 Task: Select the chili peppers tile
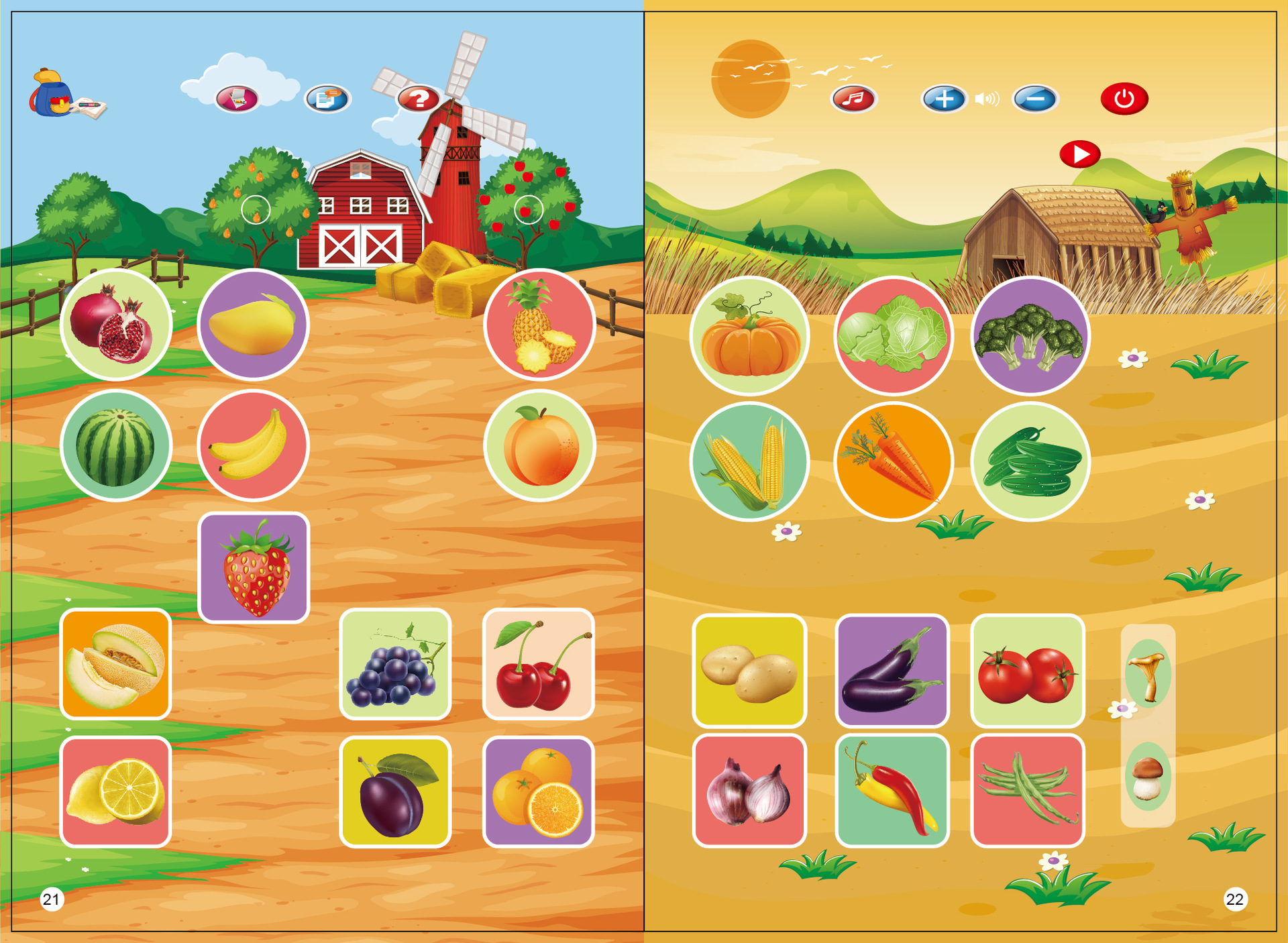pyautogui.click(x=892, y=791)
